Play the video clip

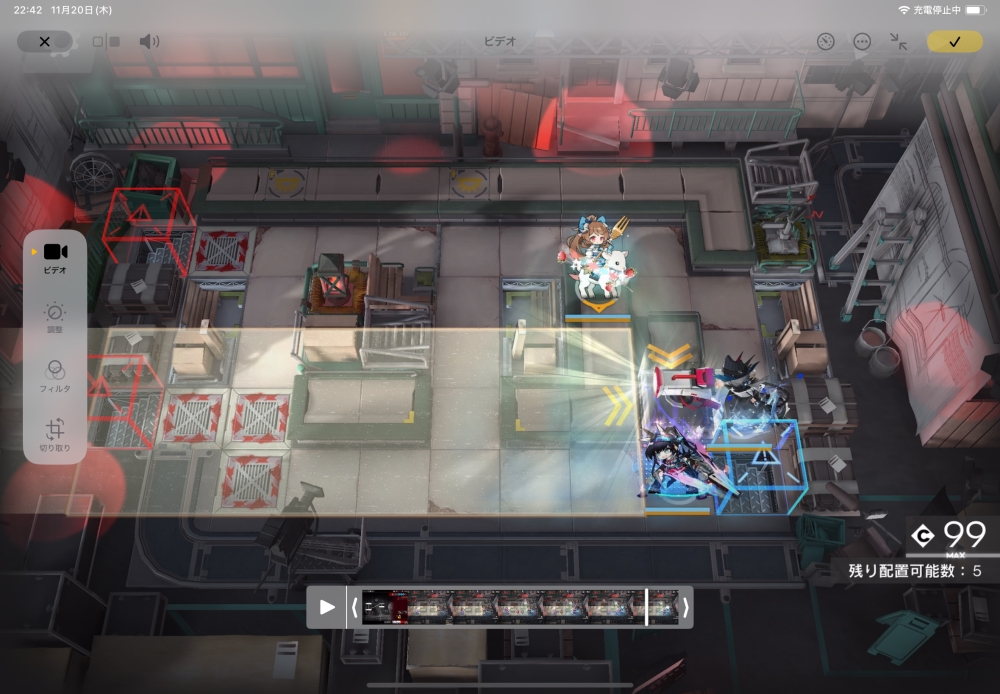click(327, 607)
